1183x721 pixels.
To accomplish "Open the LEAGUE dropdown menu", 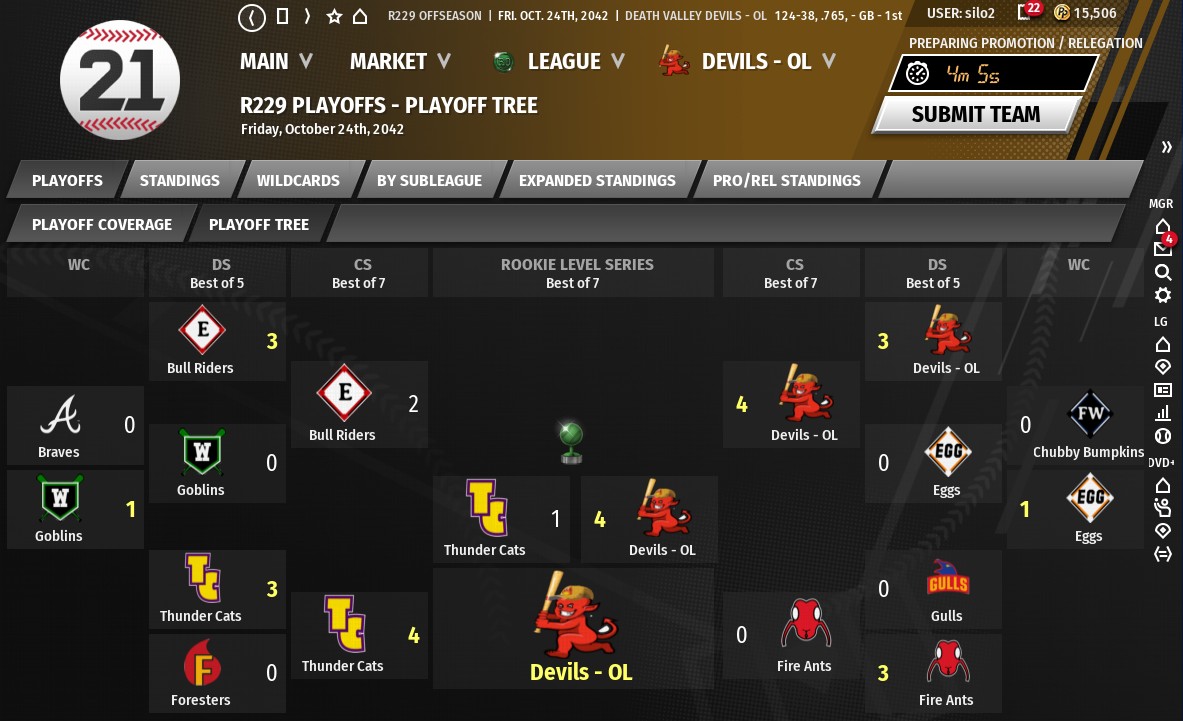I will coord(563,62).
